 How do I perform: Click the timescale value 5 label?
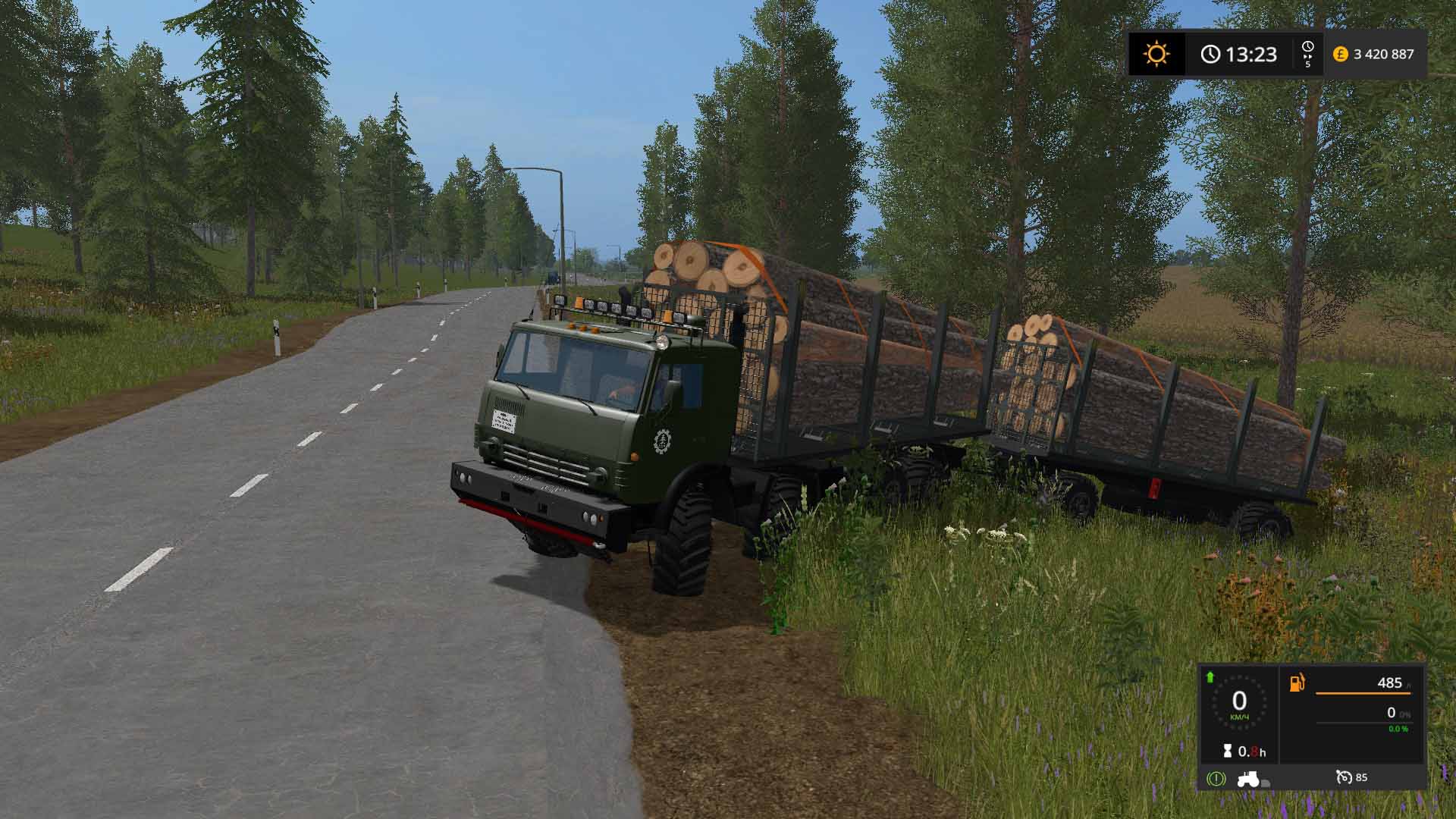click(1308, 65)
